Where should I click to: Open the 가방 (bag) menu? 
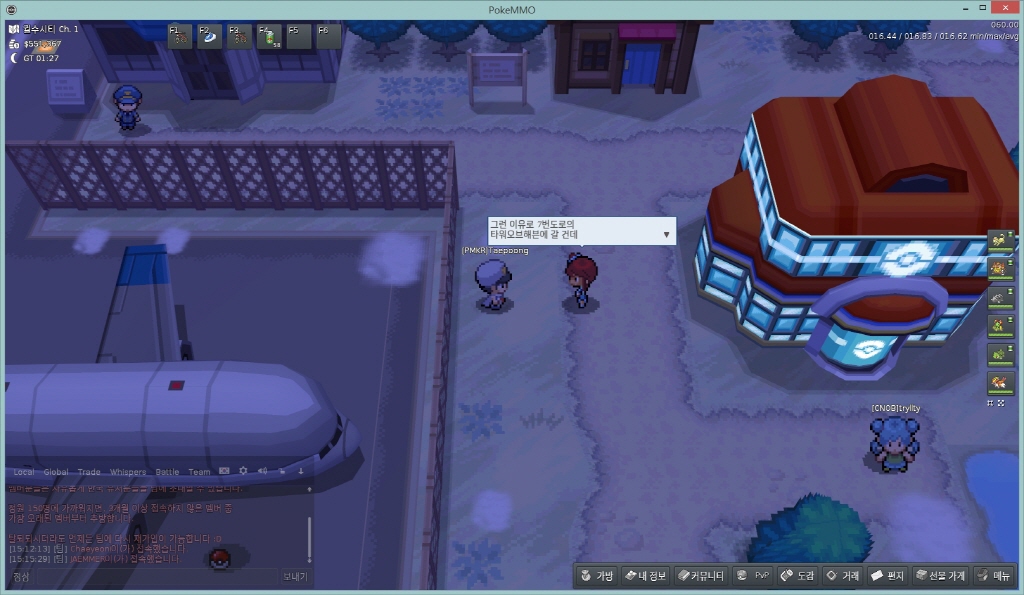click(x=597, y=576)
